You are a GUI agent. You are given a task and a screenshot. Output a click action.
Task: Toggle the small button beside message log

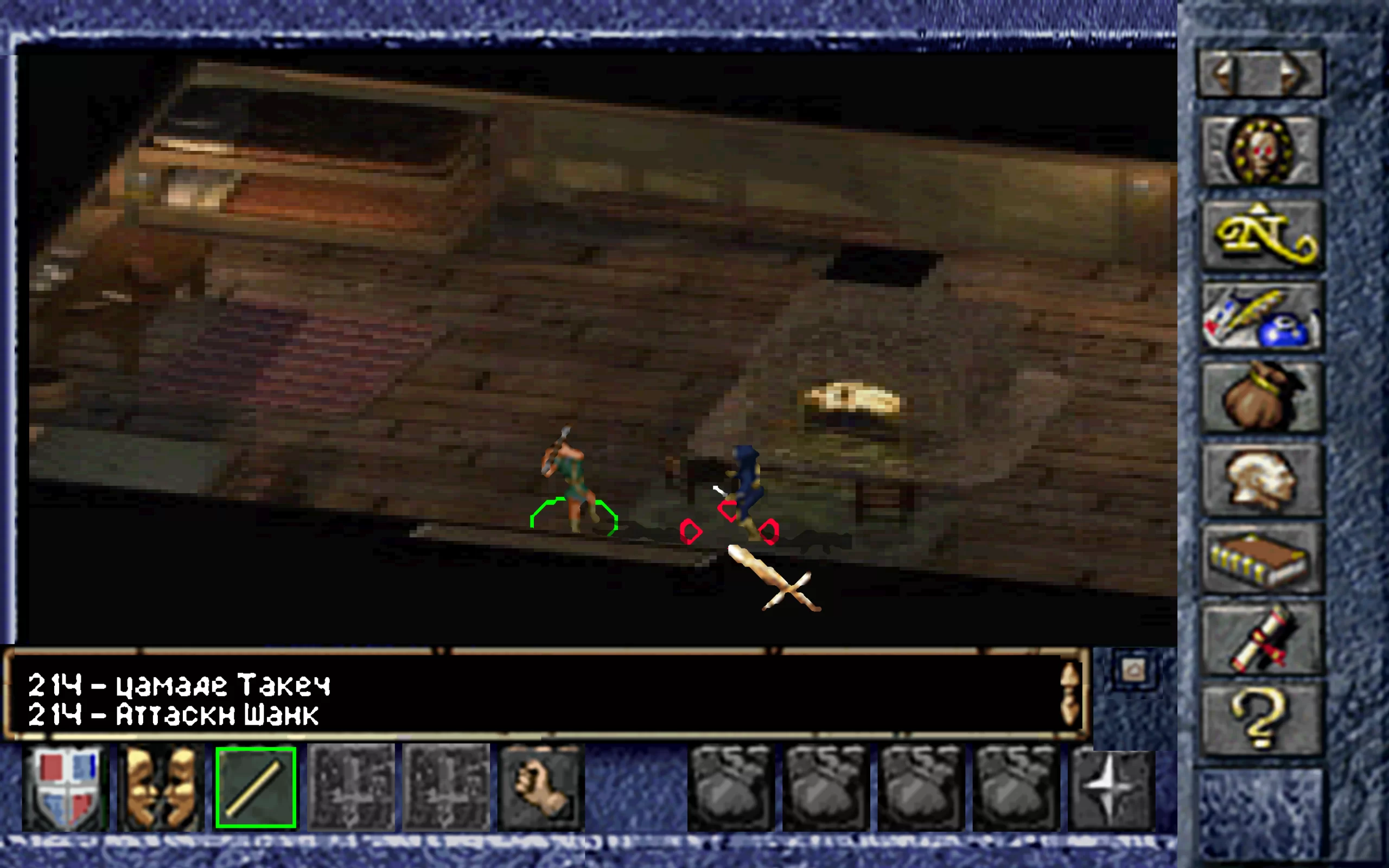click(1133, 671)
